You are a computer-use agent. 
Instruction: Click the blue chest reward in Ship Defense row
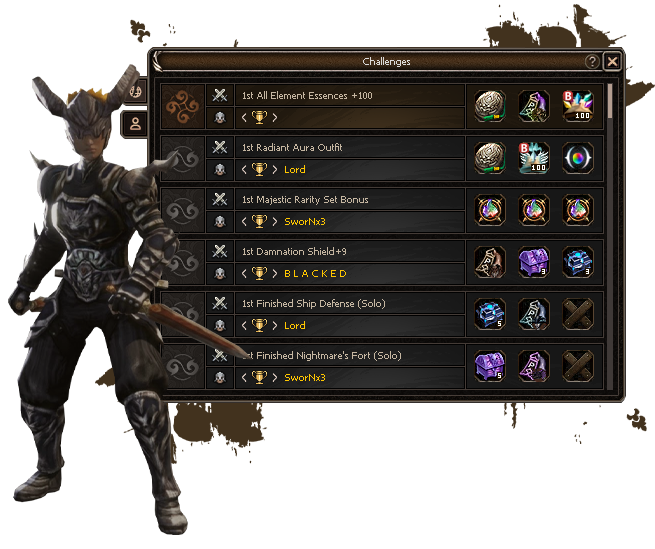[489, 315]
